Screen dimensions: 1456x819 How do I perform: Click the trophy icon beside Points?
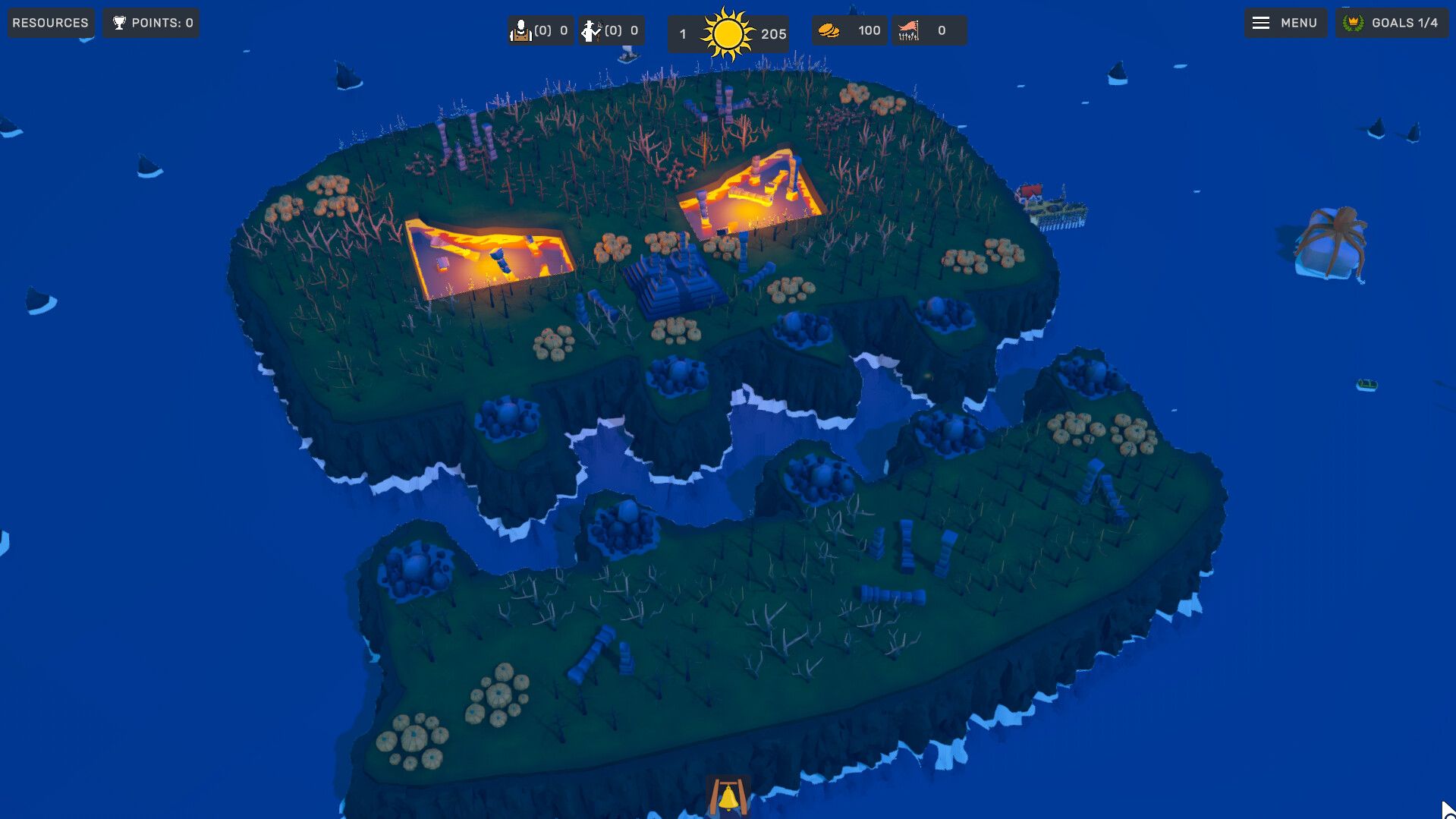coord(118,22)
